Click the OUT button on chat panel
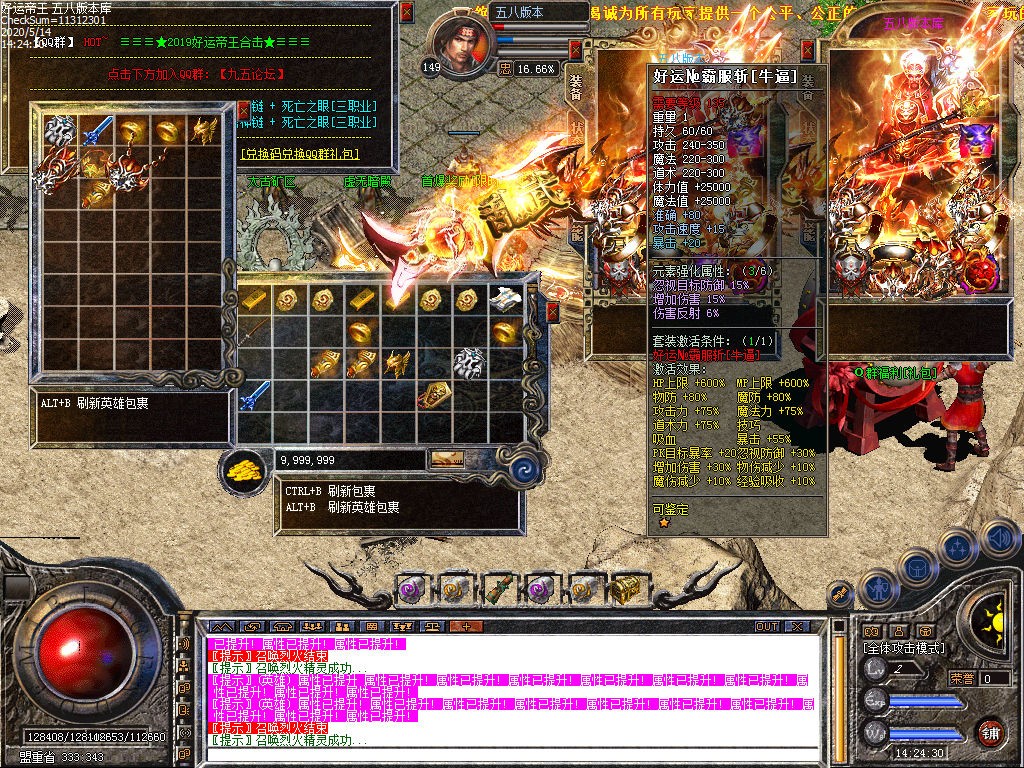Image resolution: width=1024 pixels, height=768 pixels. click(767, 626)
